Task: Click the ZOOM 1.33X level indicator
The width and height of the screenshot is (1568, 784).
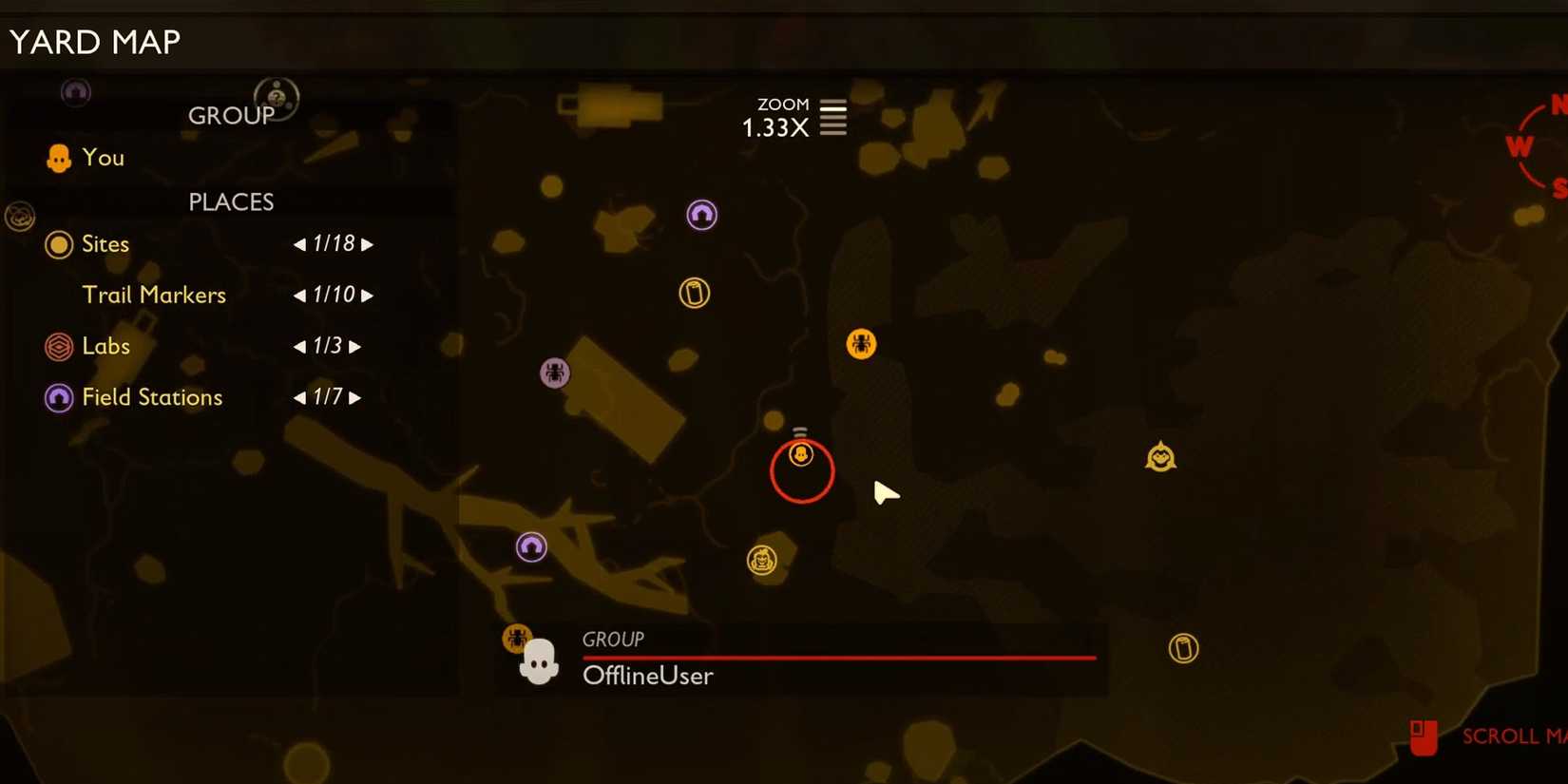Action: (795, 116)
